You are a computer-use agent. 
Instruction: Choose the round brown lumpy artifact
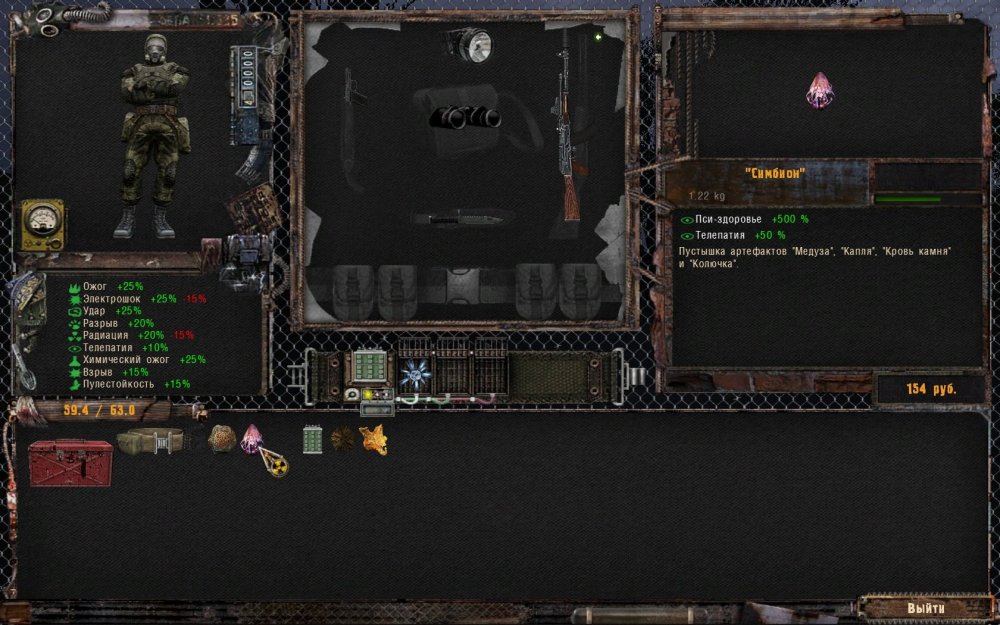coord(221,438)
